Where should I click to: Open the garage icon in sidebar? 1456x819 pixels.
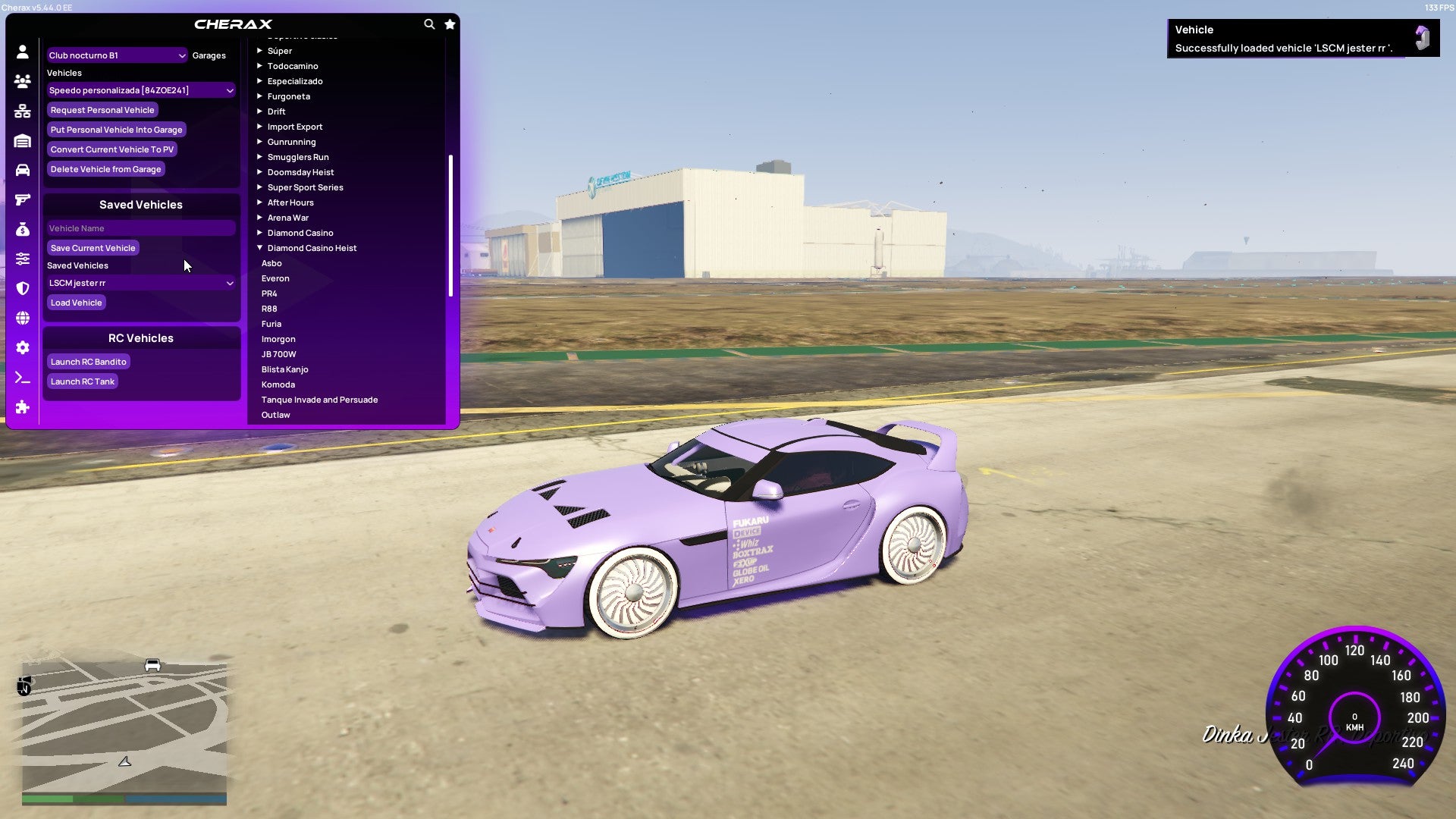click(23, 140)
